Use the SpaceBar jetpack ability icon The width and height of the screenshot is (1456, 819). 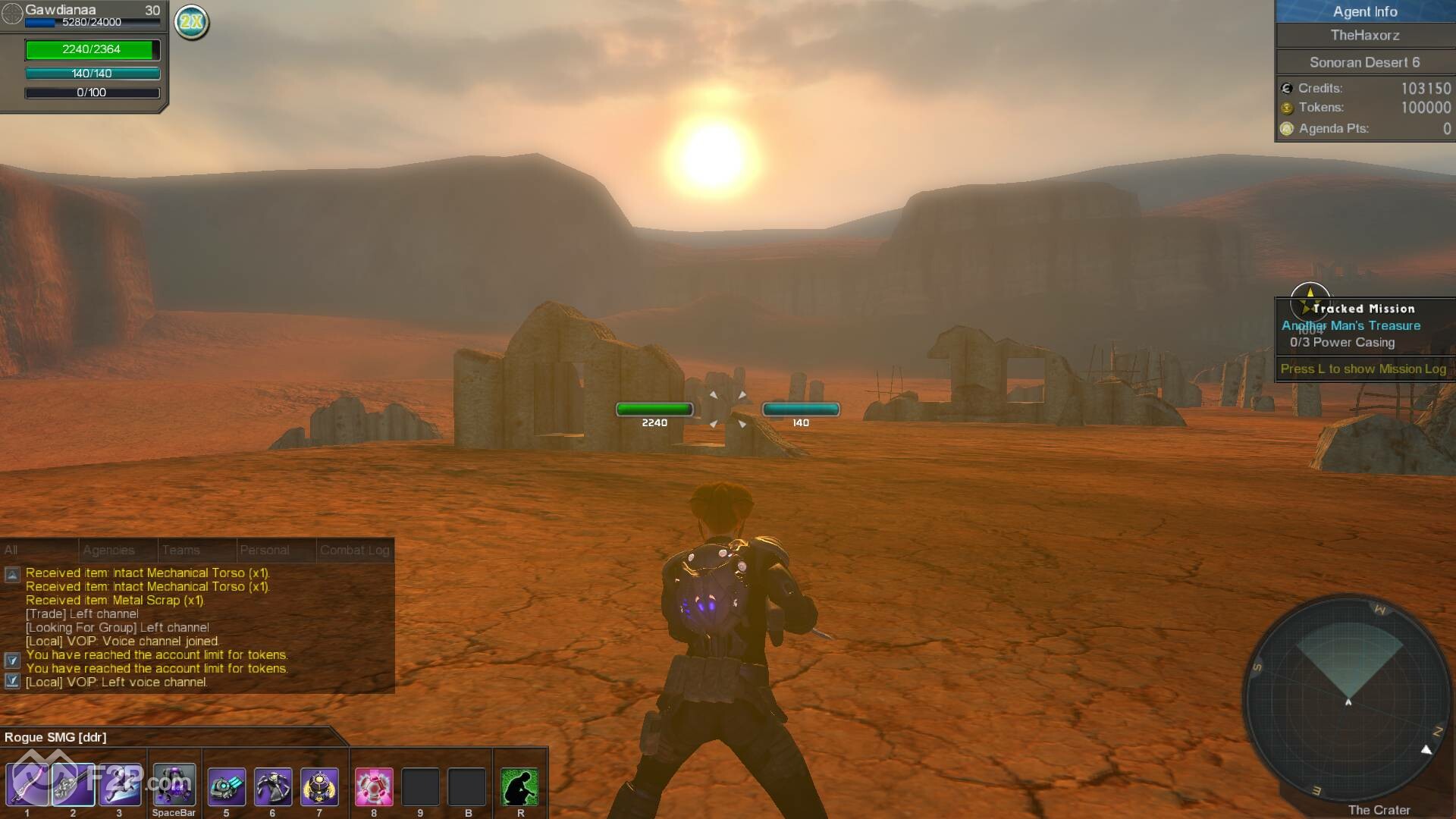pos(174,785)
